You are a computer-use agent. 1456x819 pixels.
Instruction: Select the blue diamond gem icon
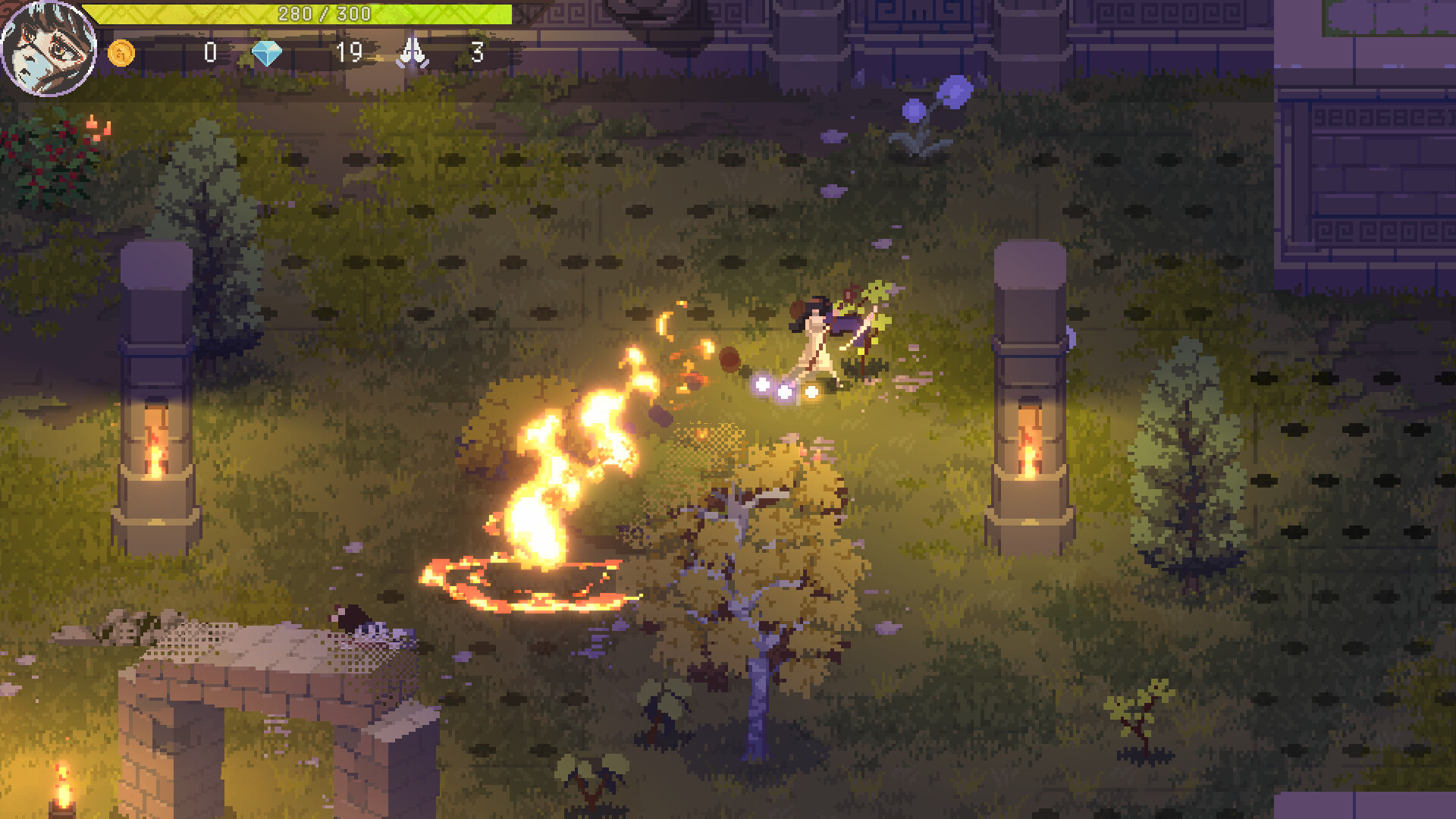[x=270, y=54]
